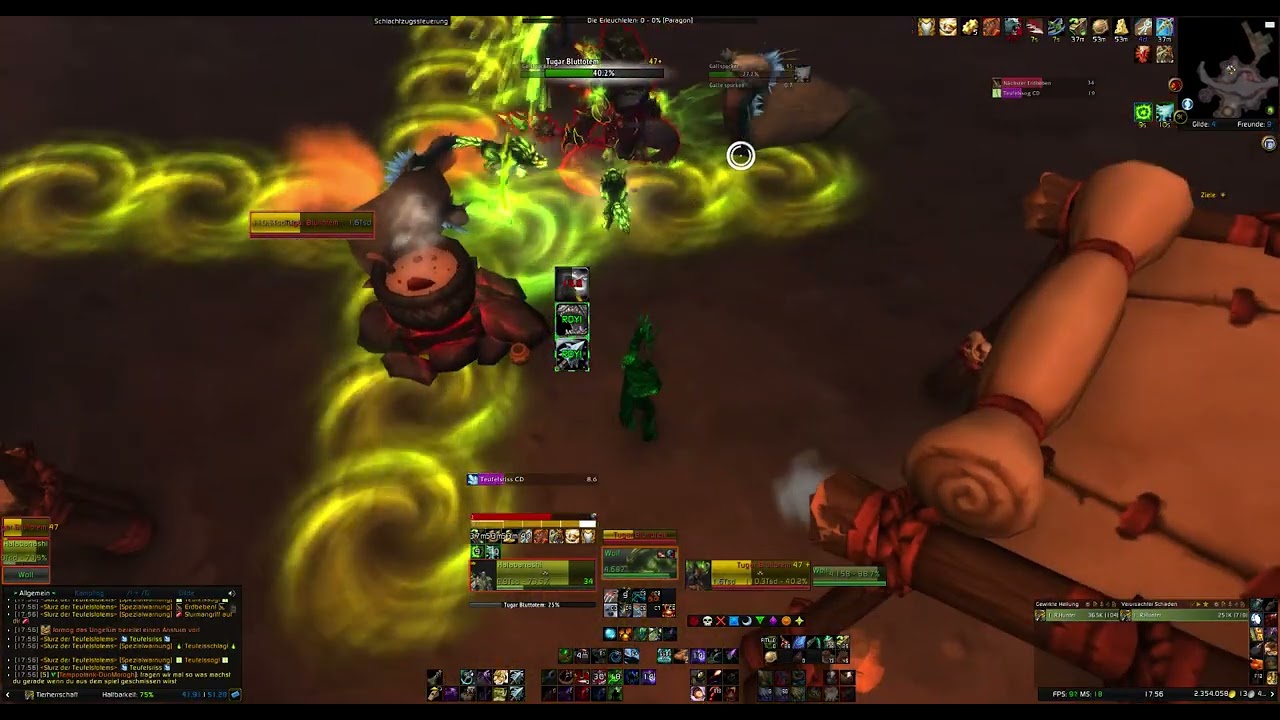Click the moon raid marker icon
This screenshot has height=720, width=1280.
[x=747, y=620]
